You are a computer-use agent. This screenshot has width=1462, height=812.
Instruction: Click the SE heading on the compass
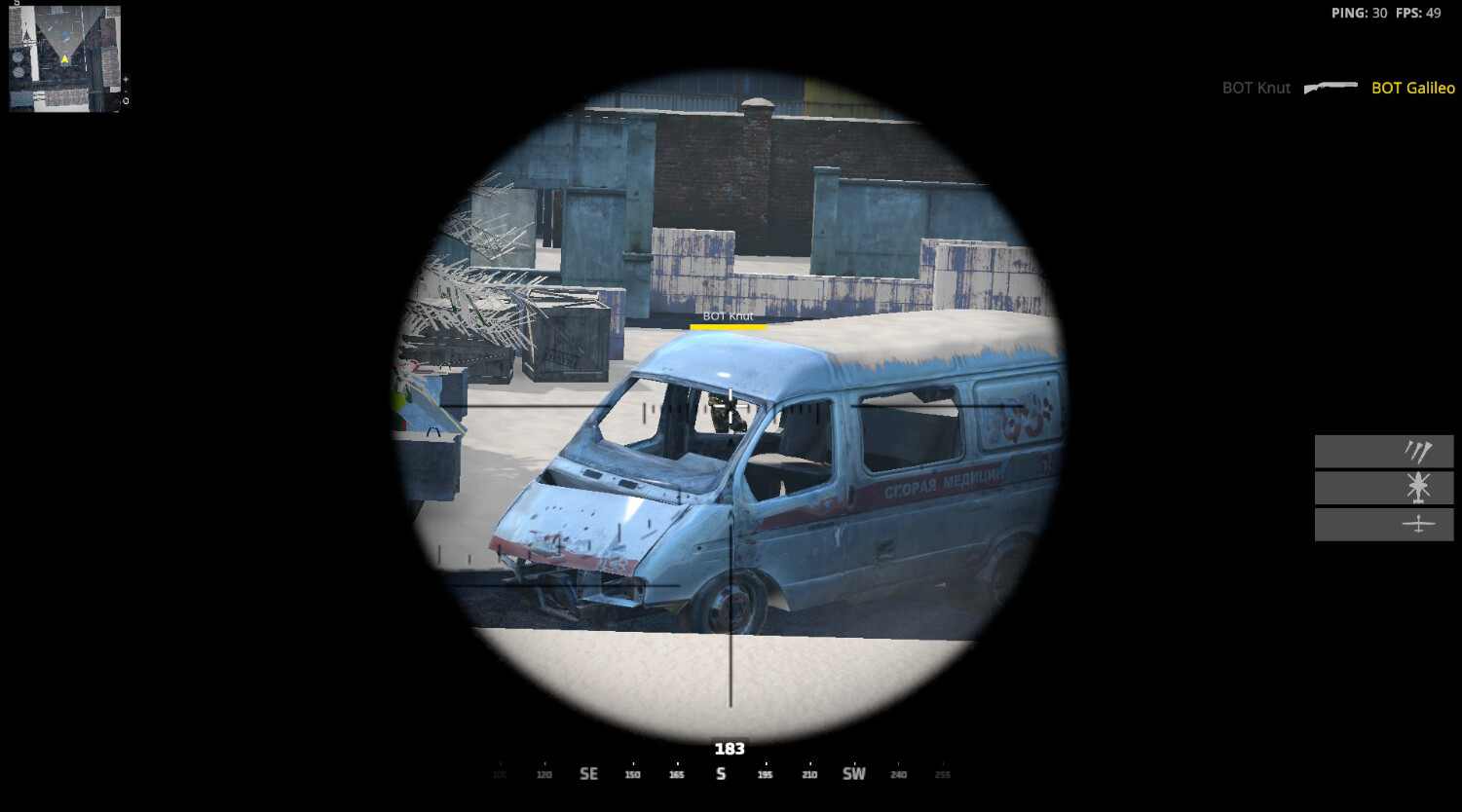[588, 773]
